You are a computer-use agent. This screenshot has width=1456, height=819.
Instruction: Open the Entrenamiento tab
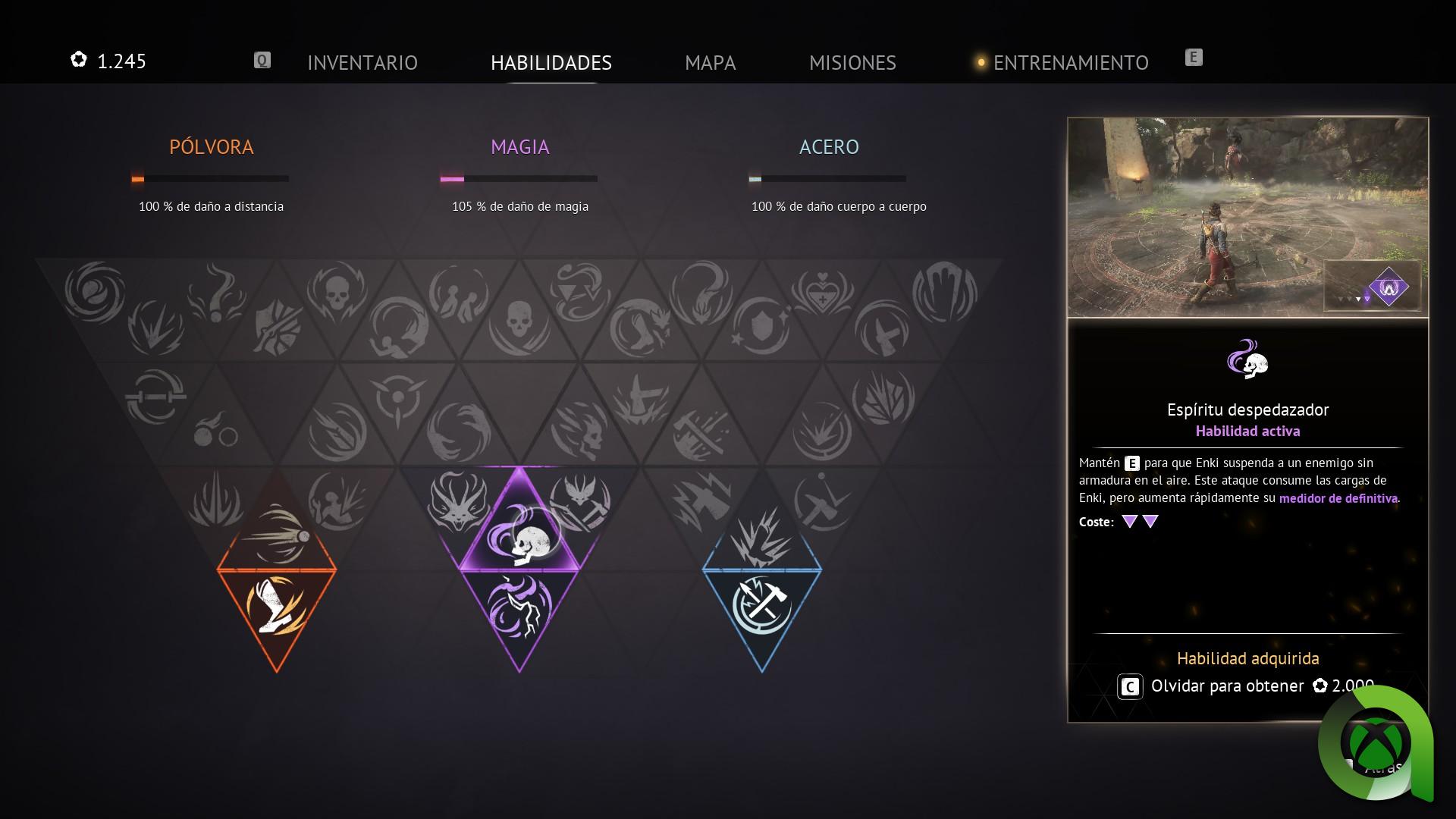coord(1070,62)
